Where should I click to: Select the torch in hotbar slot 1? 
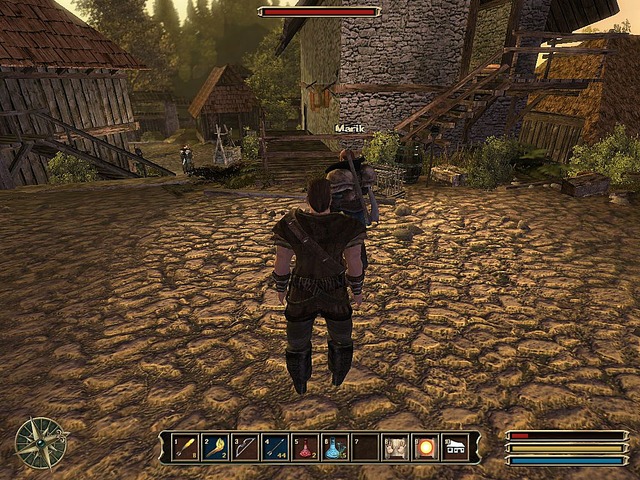click(185, 446)
